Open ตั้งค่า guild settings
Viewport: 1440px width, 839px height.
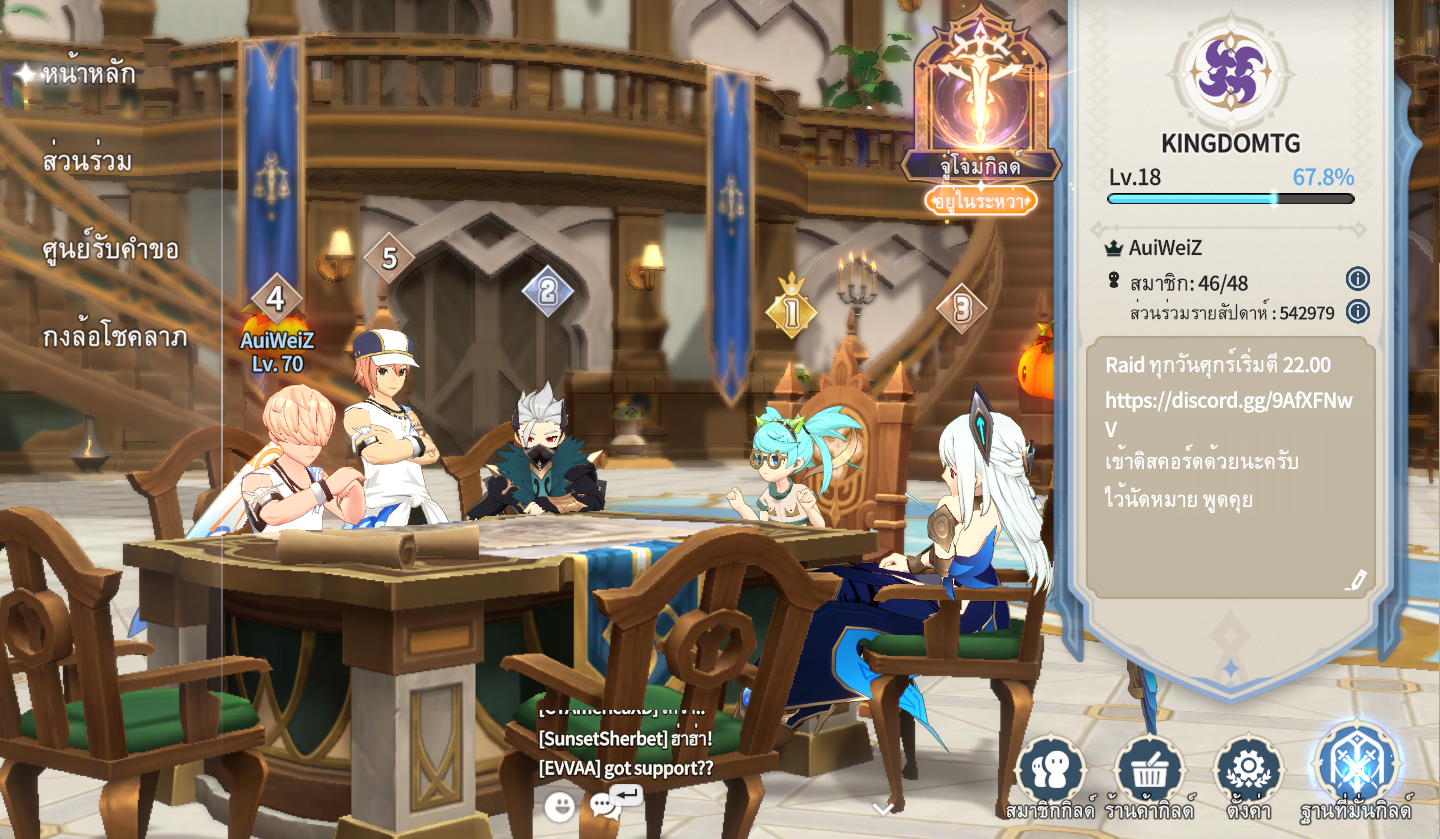[x=1248, y=772]
